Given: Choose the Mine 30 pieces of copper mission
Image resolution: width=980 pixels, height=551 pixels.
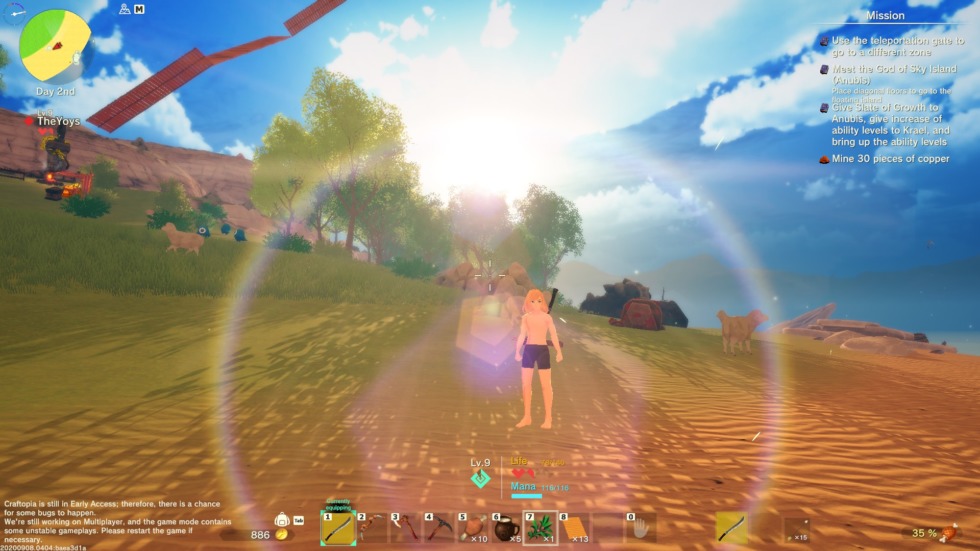Looking at the screenshot, I should [x=889, y=159].
